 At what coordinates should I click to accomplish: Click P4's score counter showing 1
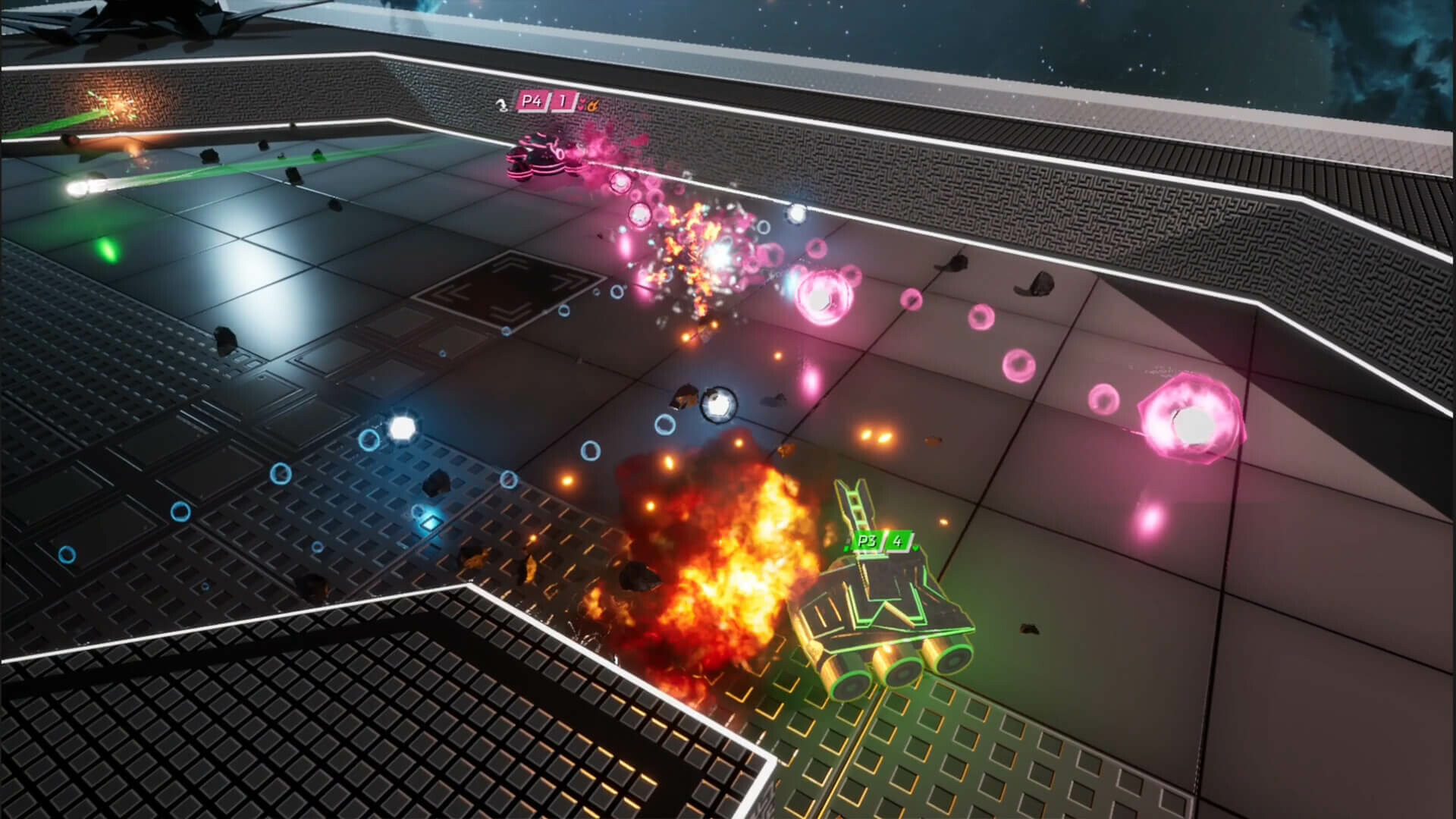(561, 102)
